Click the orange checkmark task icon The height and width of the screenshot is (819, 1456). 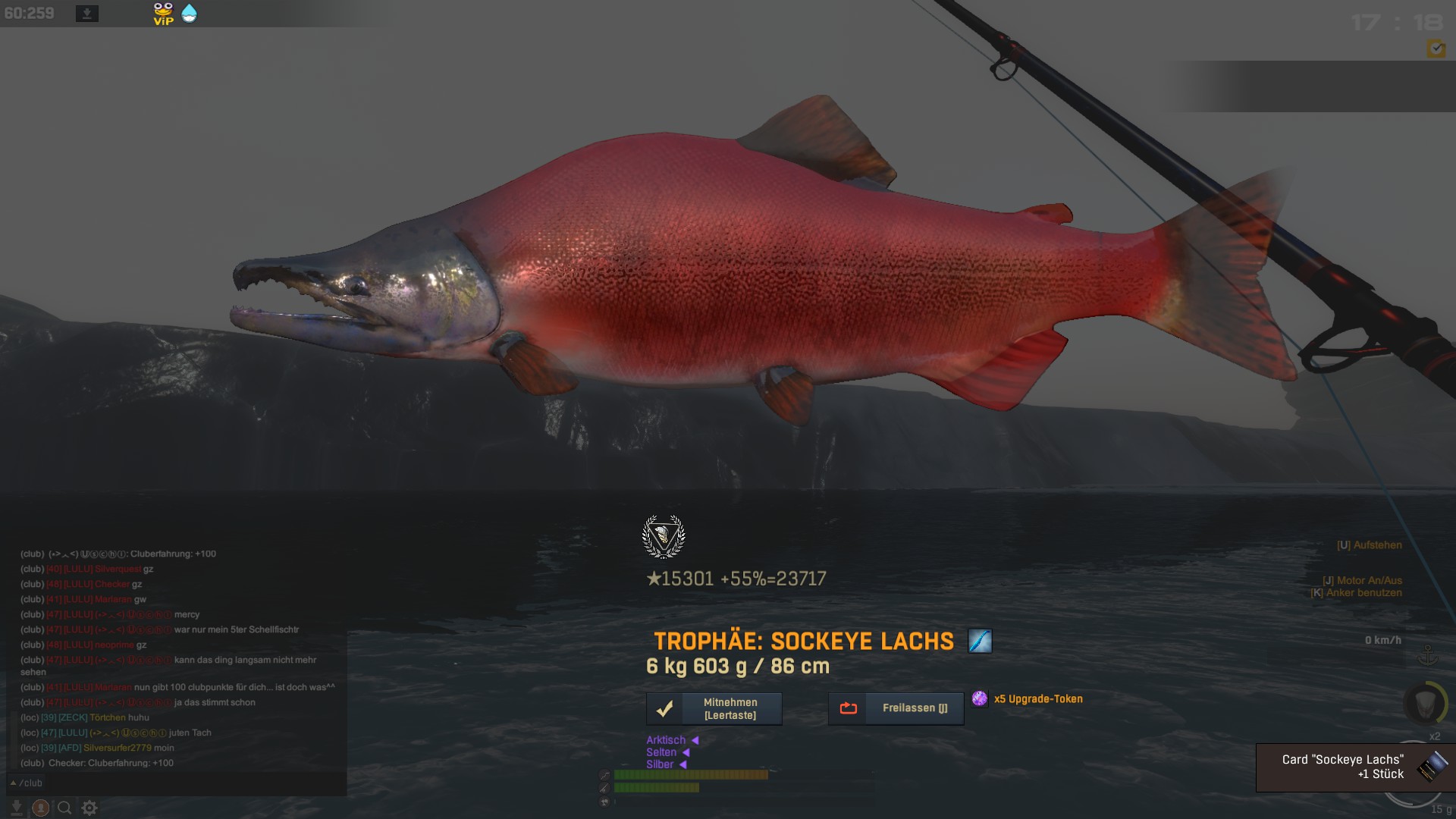click(x=1436, y=49)
